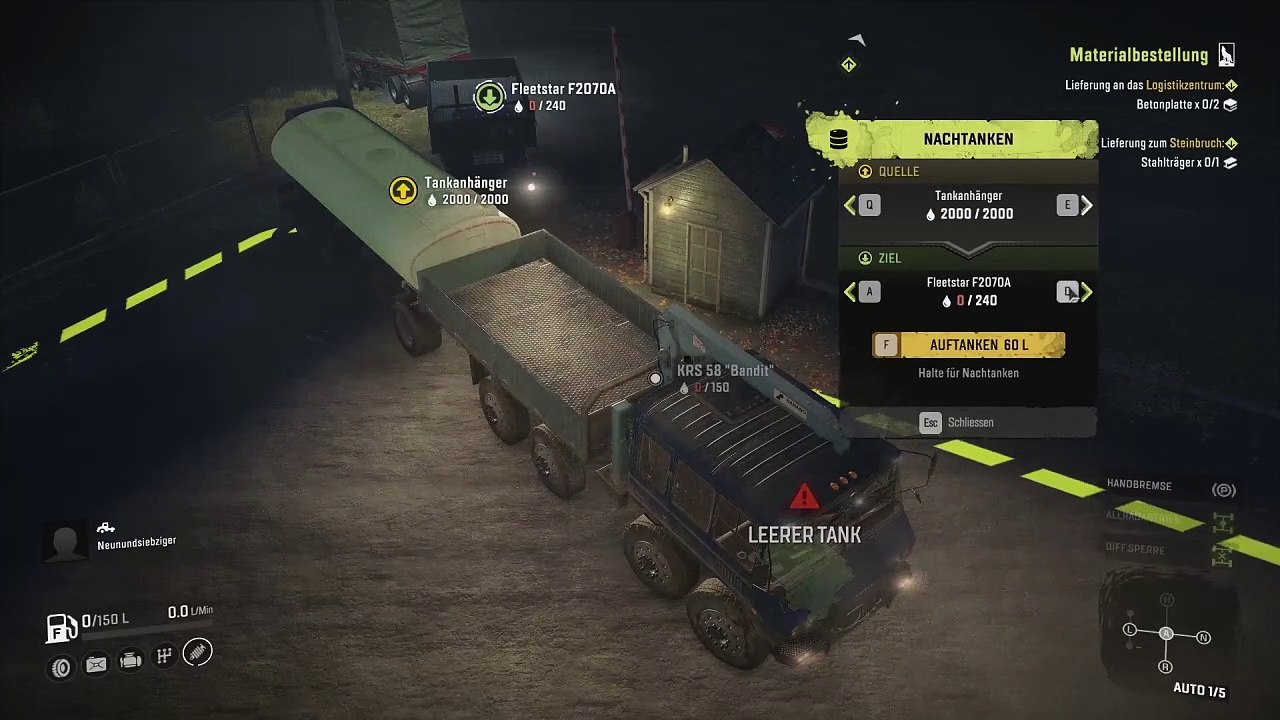Close the Nachtanken panel via Schliessen
The width and height of the screenshot is (1280, 720).
(957, 422)
